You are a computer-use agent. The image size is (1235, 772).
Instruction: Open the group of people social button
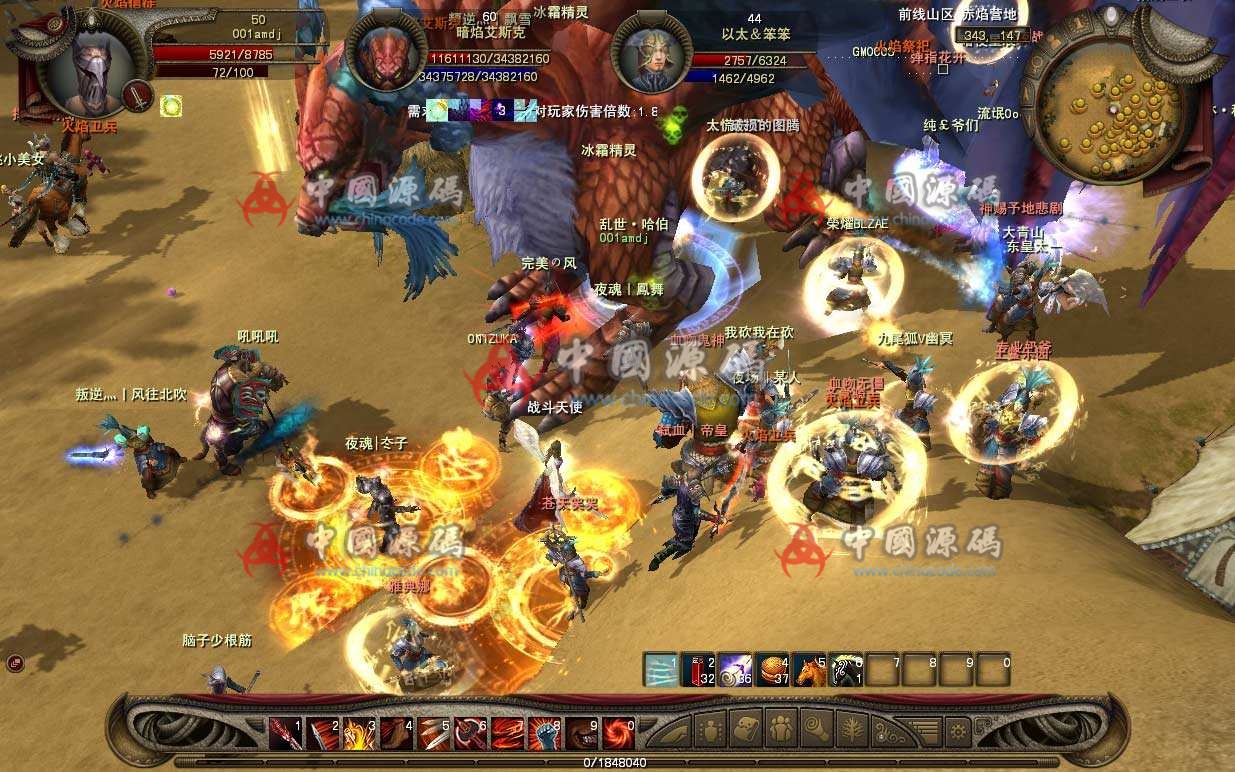coord(779,729)
